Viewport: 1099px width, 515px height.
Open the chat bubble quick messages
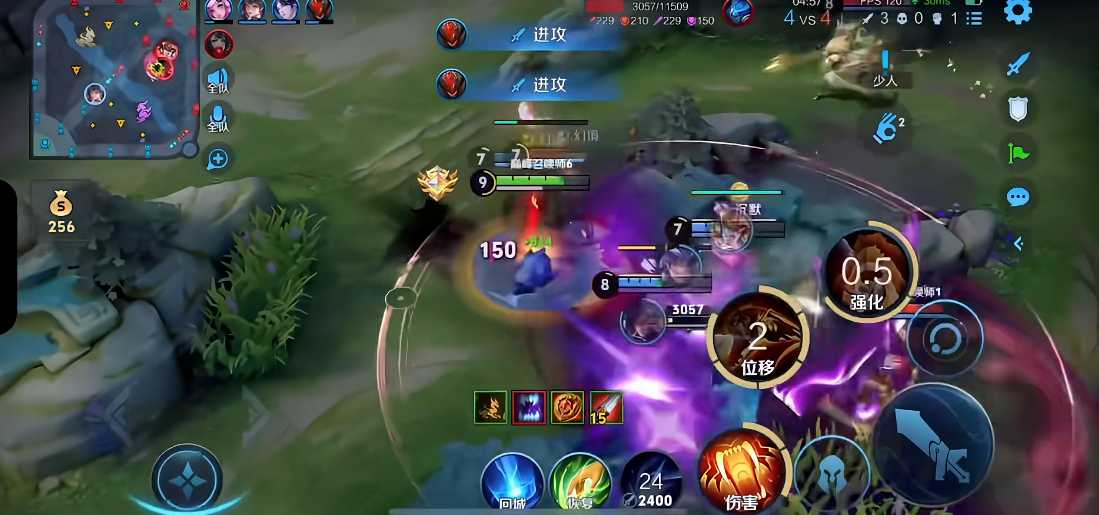point(1018,197)
